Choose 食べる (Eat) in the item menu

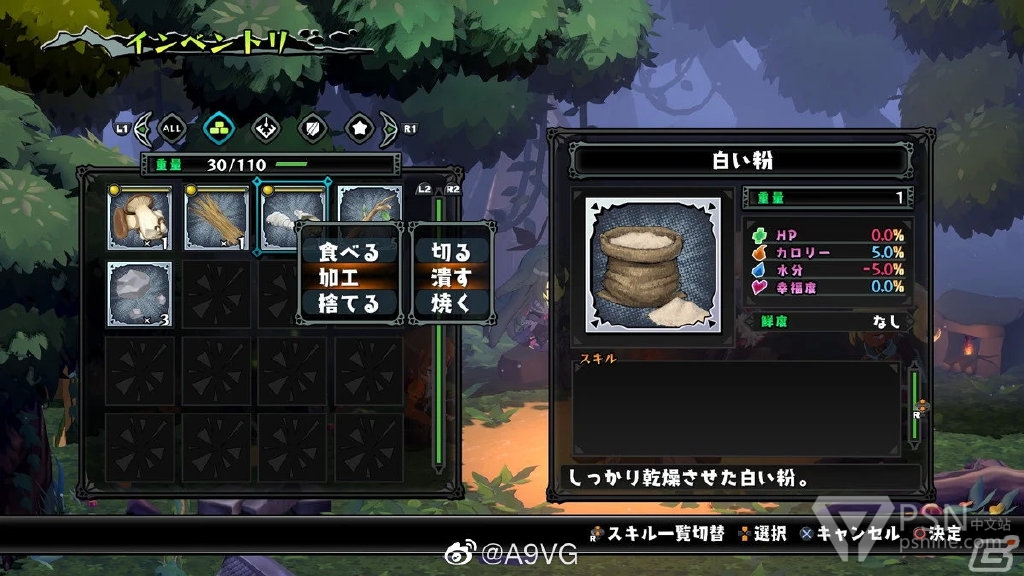(349, 252)
